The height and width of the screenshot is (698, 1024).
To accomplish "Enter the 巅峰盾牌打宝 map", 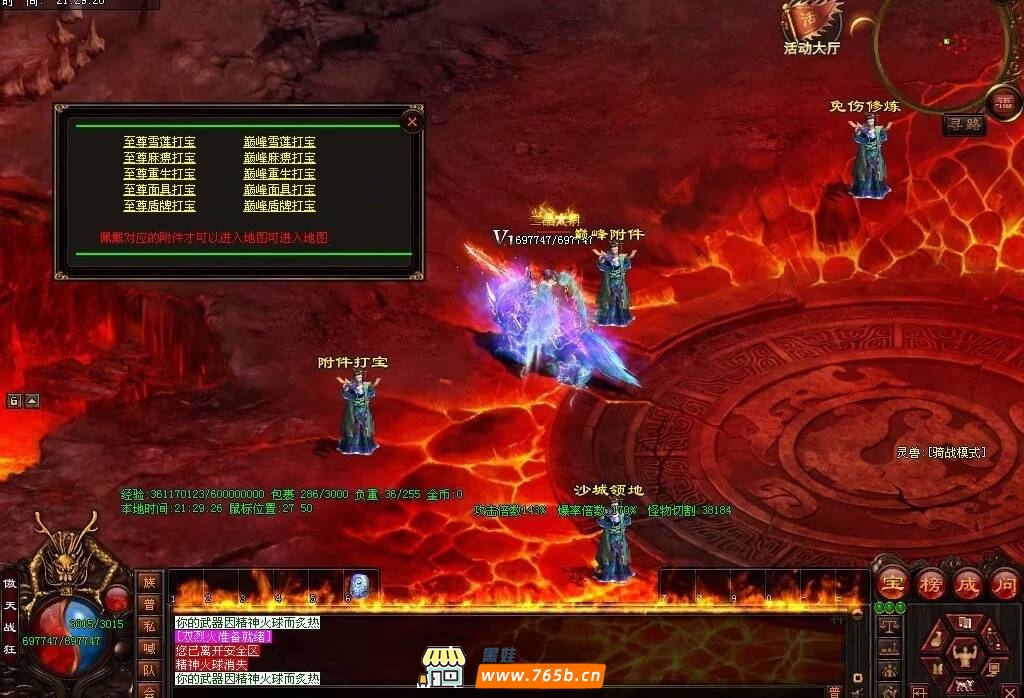I will pos(279,206).
